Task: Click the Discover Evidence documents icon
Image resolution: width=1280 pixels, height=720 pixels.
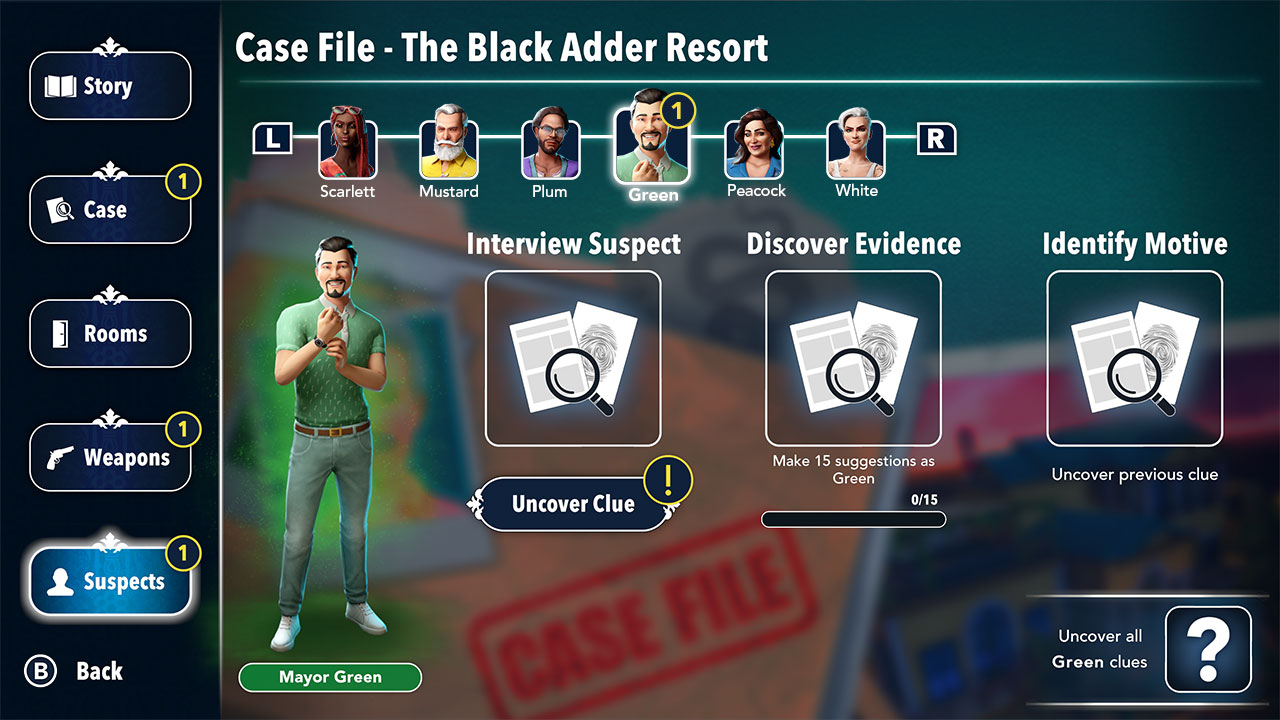Action: click(x=852, y=358)
